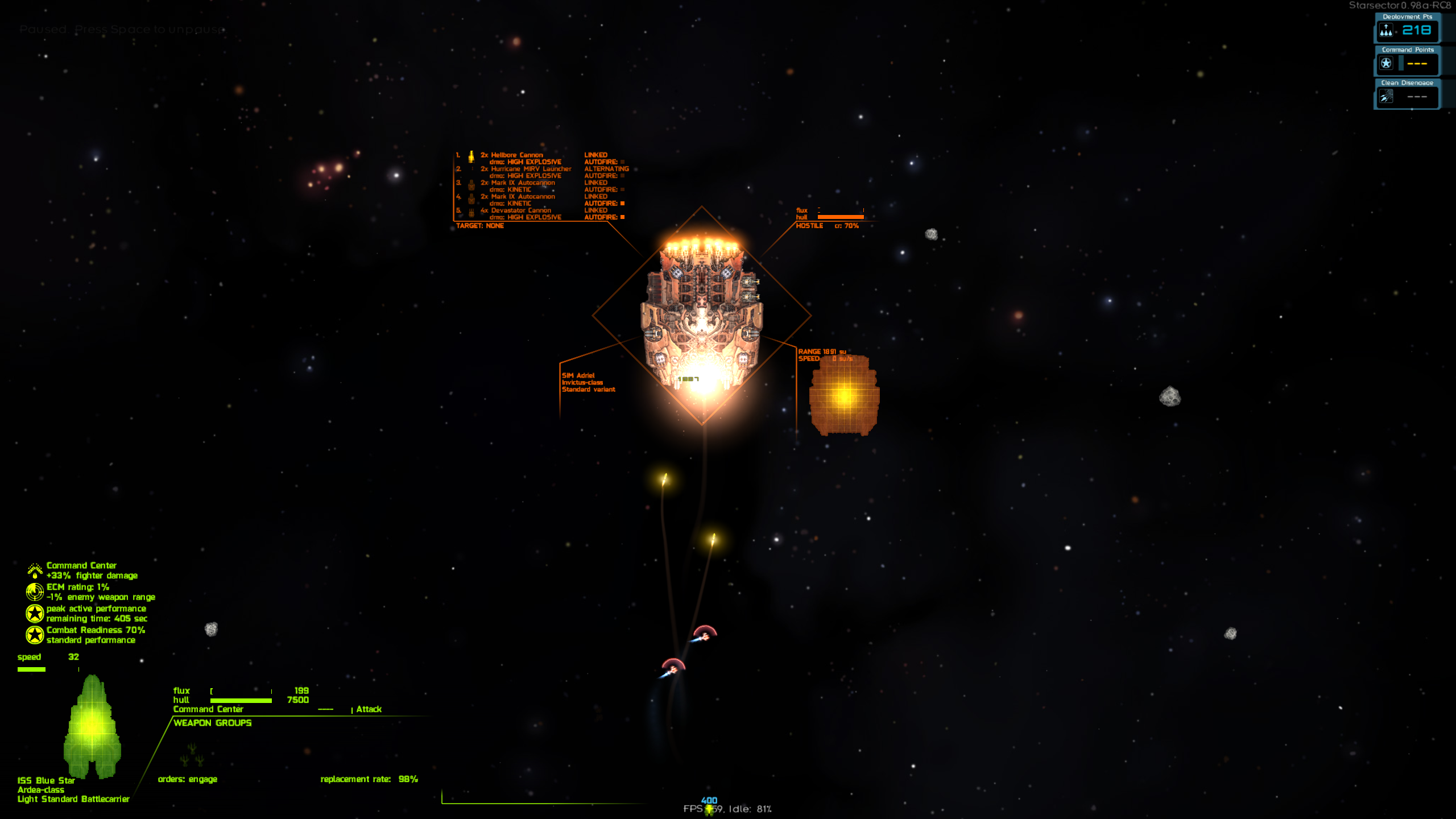Select the targeted Invictus-class hostile ship

tap(702, 316)
